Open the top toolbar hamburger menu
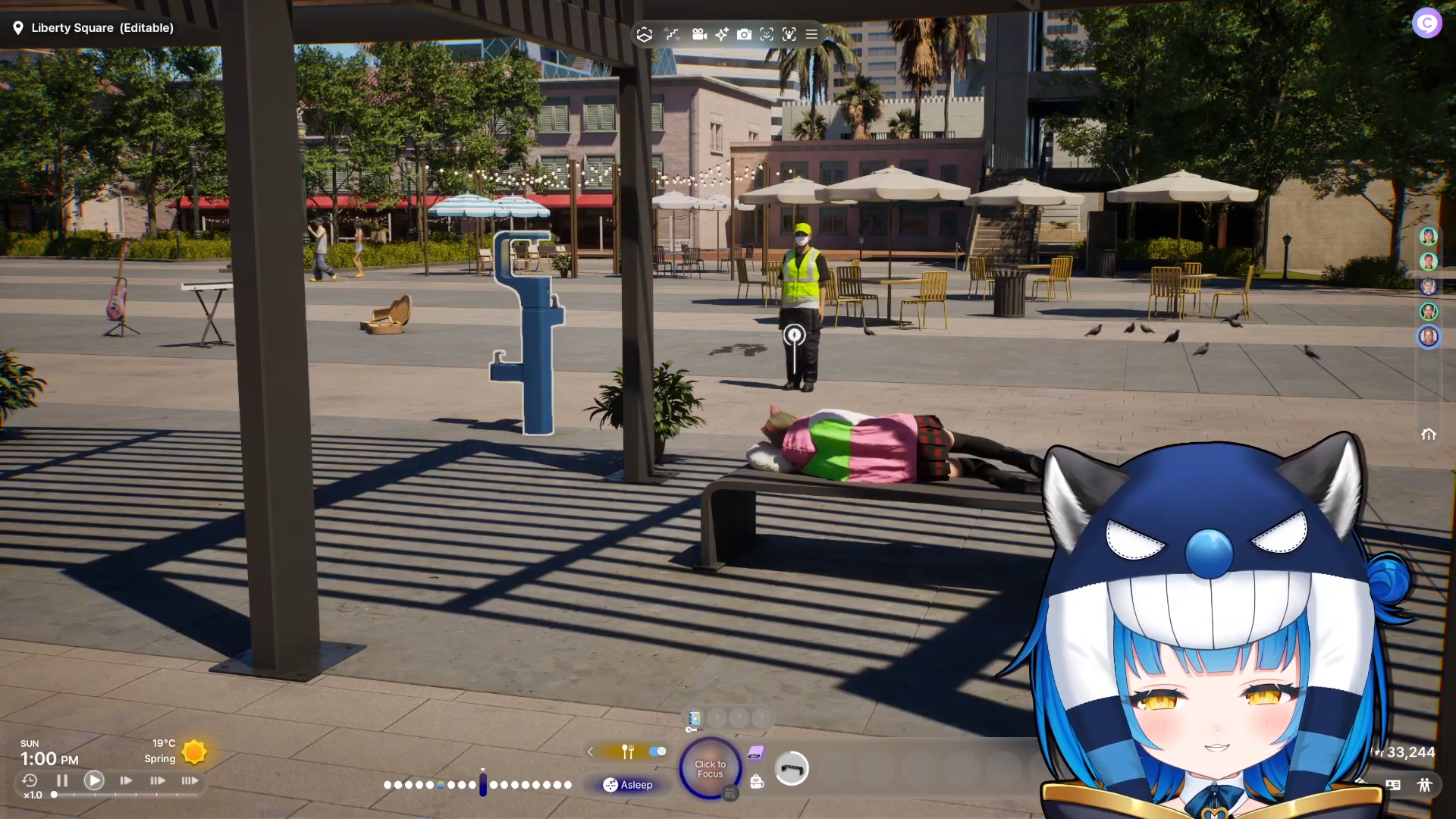Screen dimensions: 1456x819 811,34
